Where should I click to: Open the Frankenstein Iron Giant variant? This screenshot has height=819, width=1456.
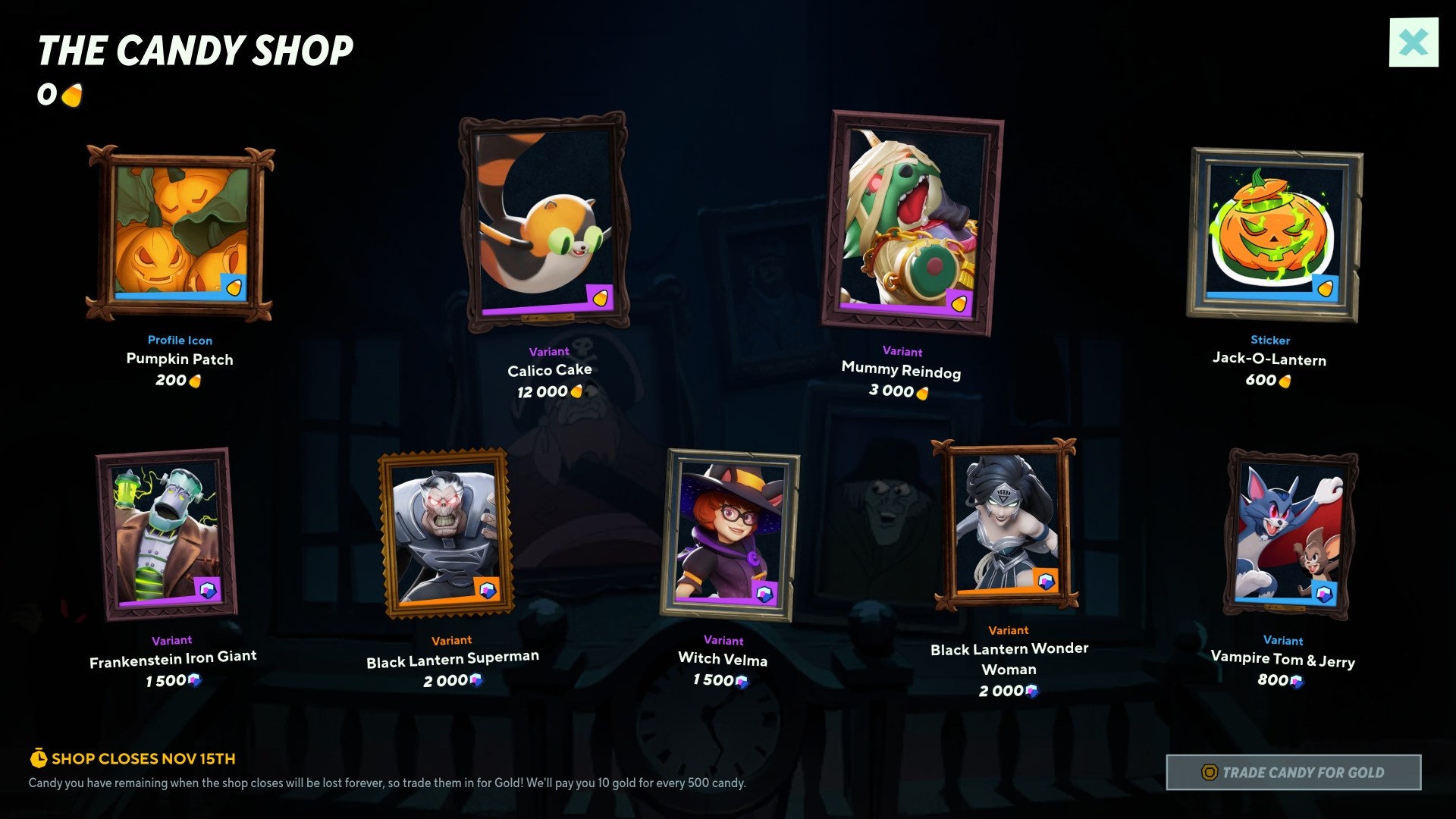[168, 534]
